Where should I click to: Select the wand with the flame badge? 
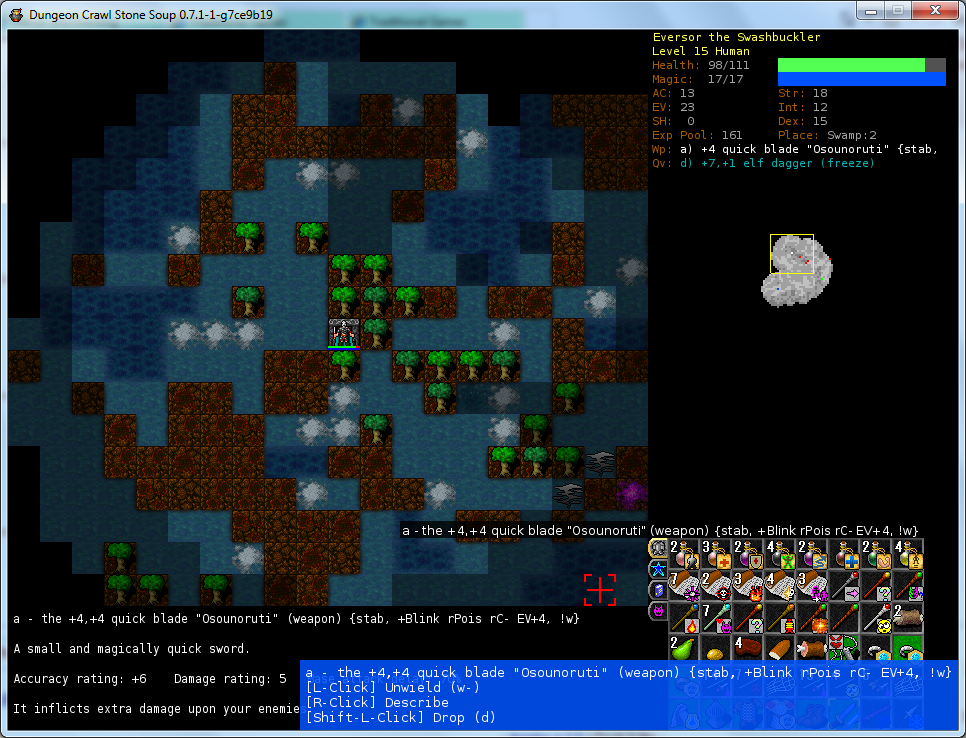(x=685, y=618)
